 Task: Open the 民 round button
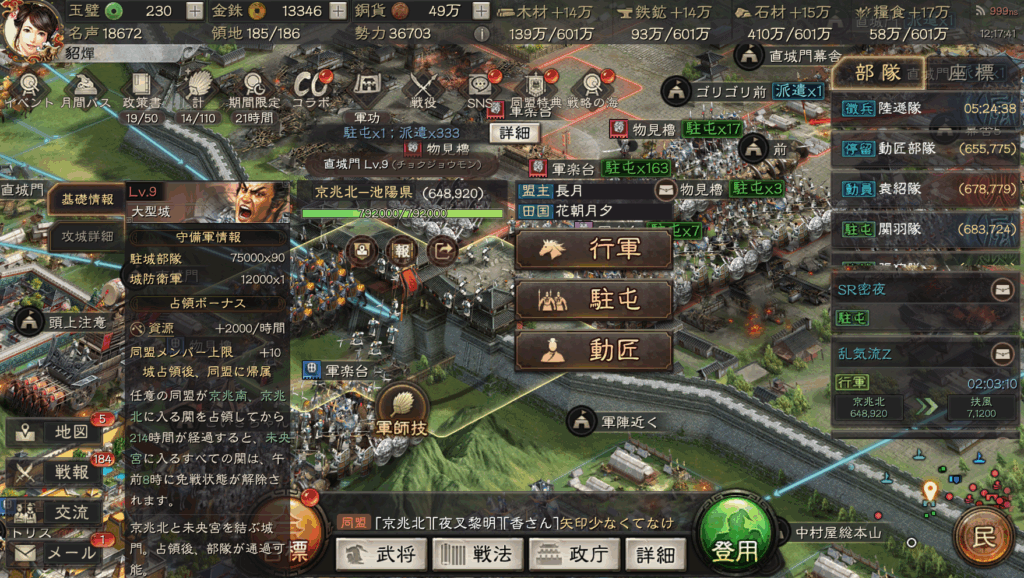984,538
